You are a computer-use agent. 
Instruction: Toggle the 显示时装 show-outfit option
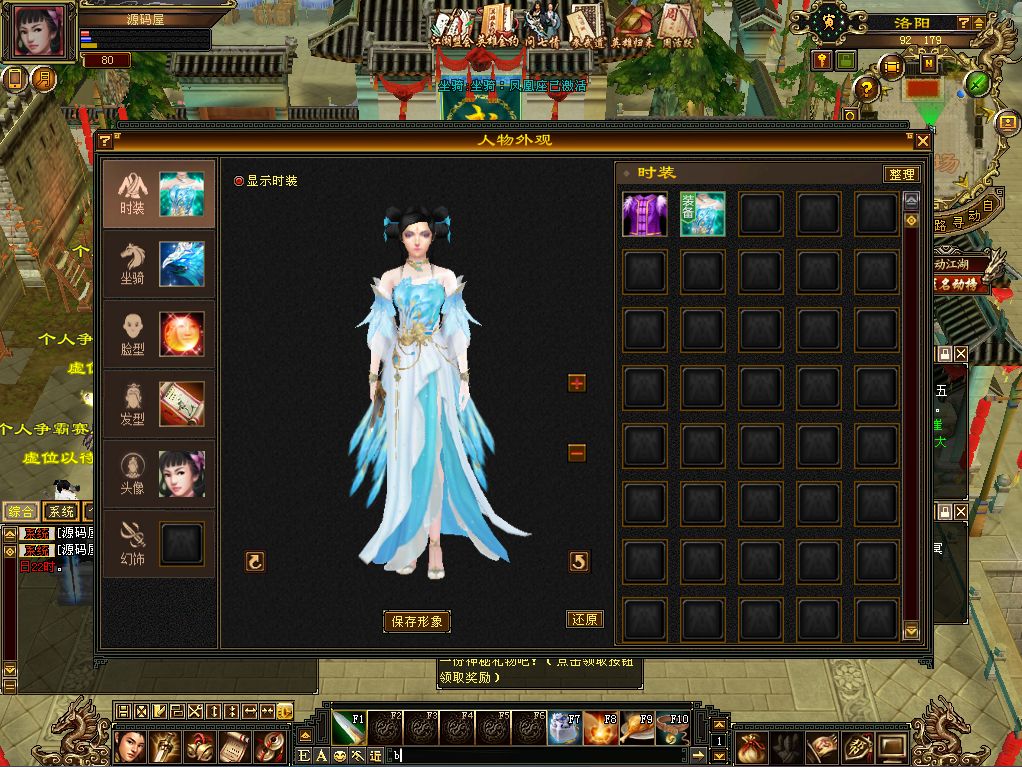[x=239, y=181]
